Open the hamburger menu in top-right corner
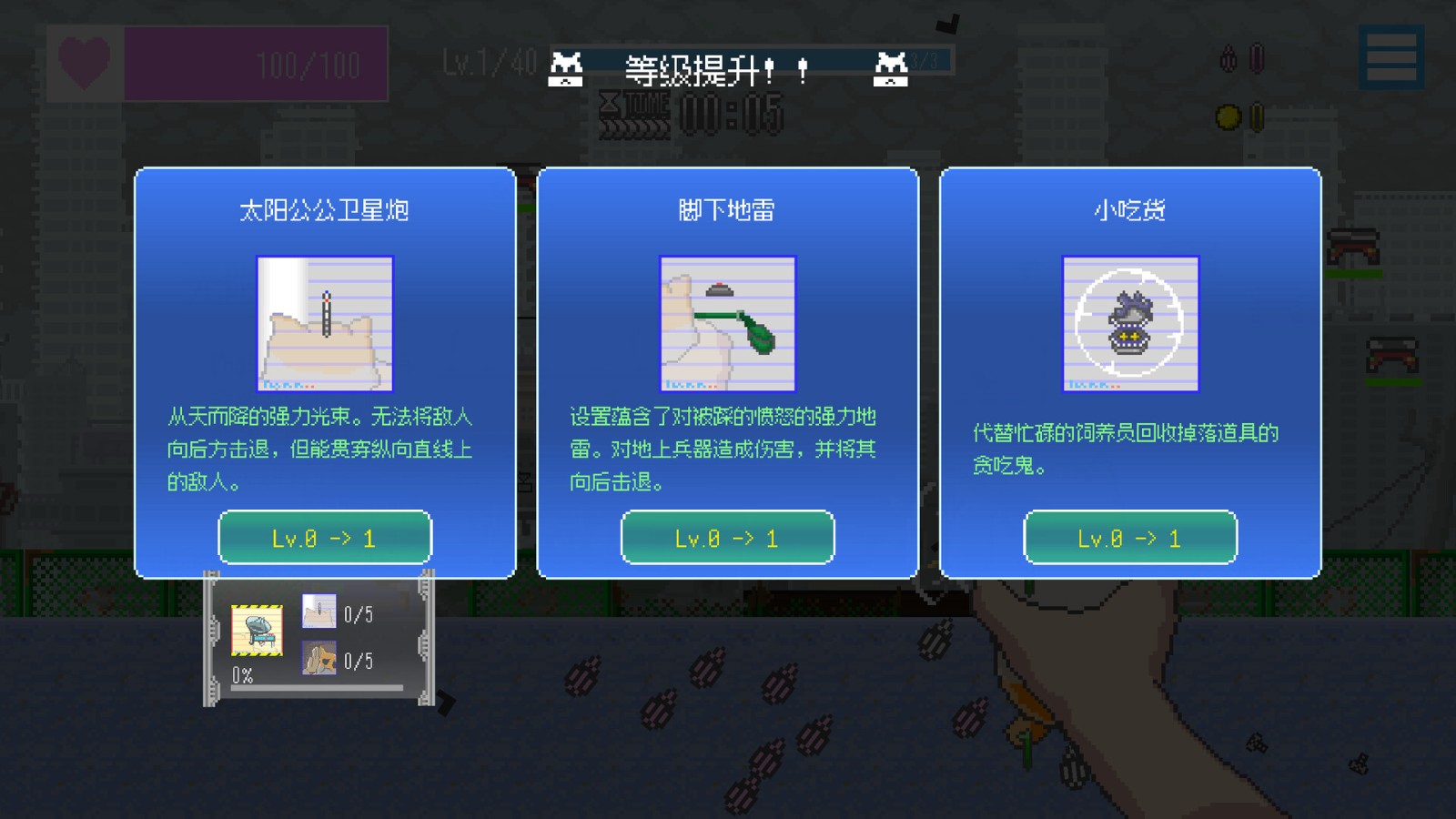Viewport: 1456px width, 819px height. click(x=1391, y=56)
